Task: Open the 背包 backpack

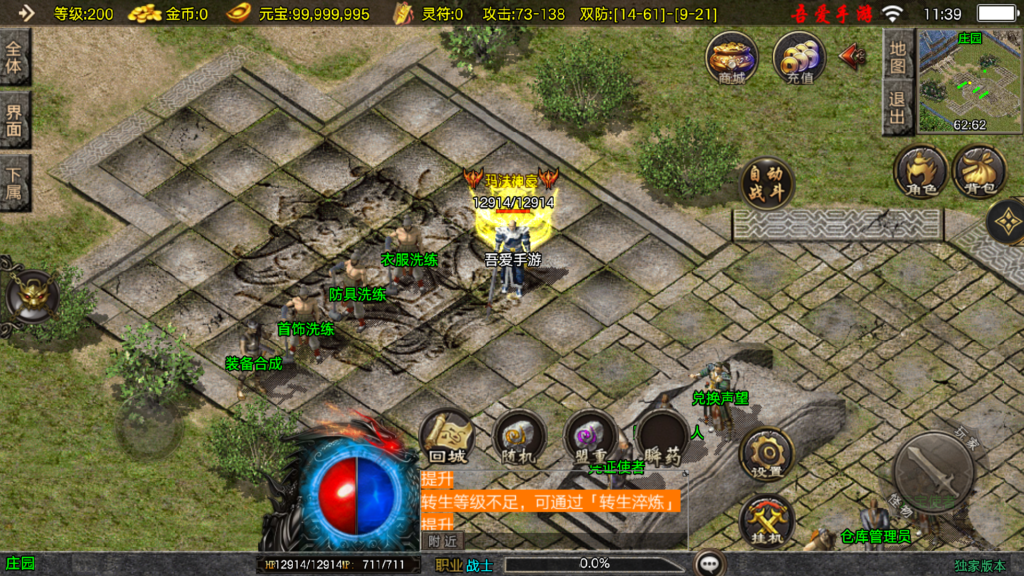Action: [x=979, y=171]
